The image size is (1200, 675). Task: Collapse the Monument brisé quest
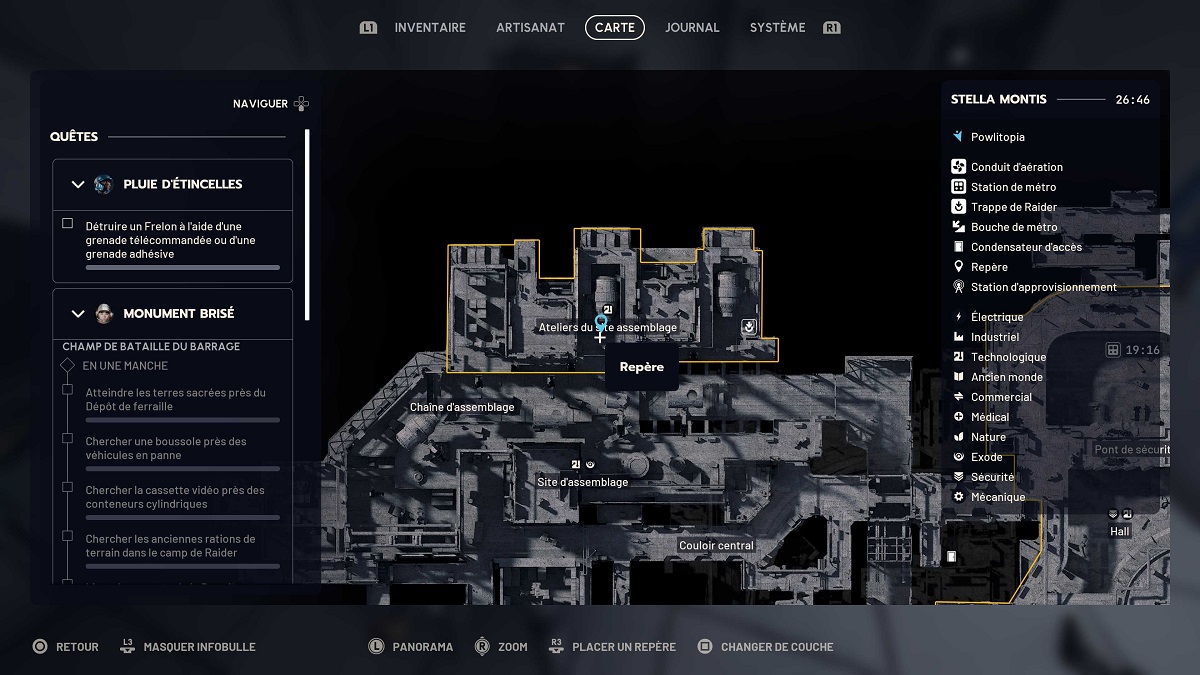[x=78, y=313]
